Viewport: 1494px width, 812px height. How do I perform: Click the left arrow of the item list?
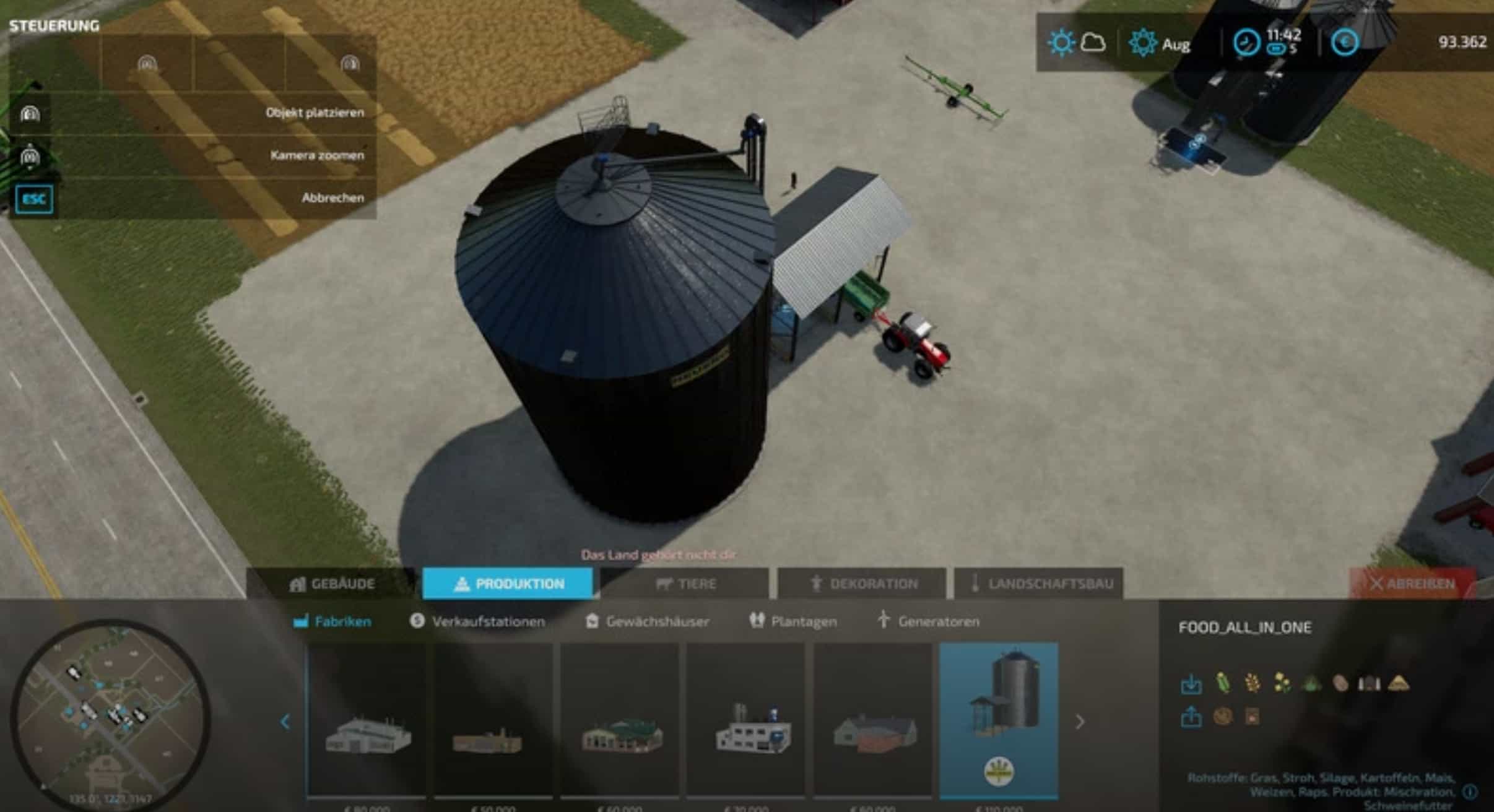pyautogui.click(x=285, y=722)
